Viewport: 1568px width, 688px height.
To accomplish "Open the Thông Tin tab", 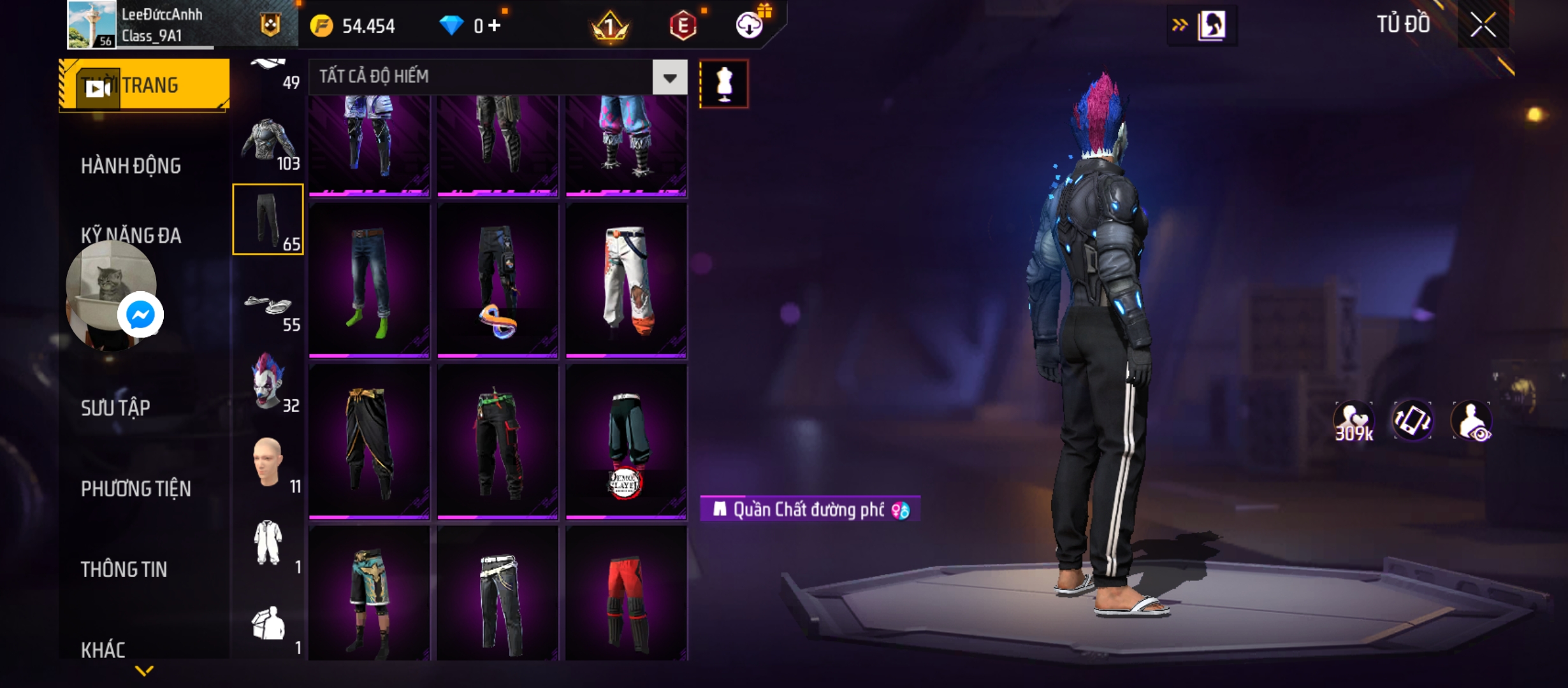I will click(x=124, y=570).
